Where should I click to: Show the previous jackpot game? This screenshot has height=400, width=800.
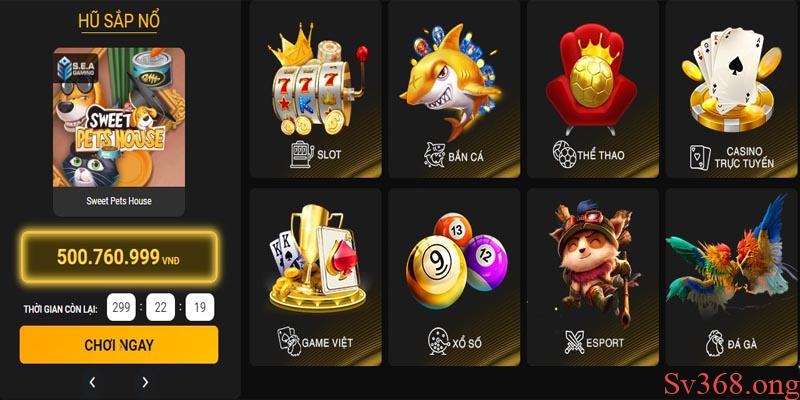tap(92, 382)
